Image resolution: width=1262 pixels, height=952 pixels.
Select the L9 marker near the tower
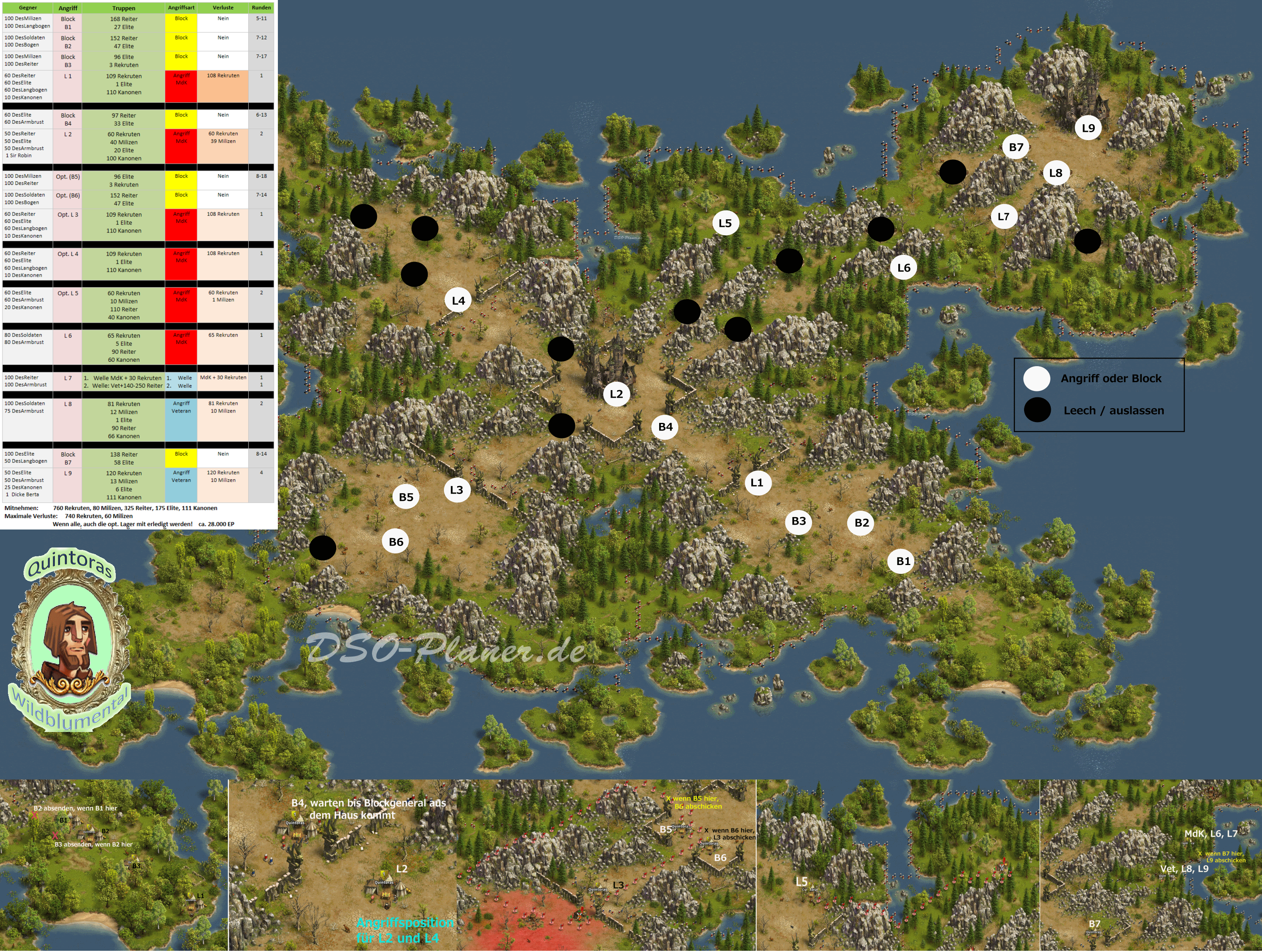coord(1088,128)
